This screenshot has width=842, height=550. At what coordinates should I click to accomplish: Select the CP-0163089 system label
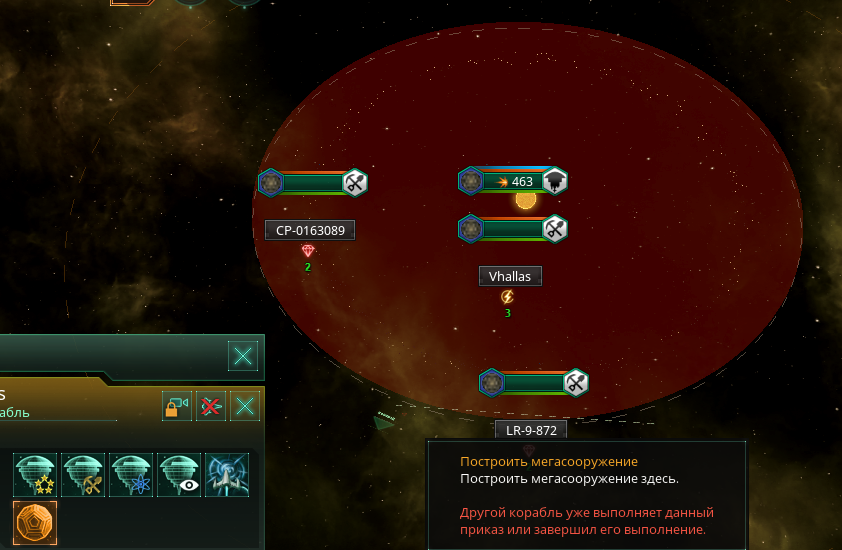(x=310, y=230)
